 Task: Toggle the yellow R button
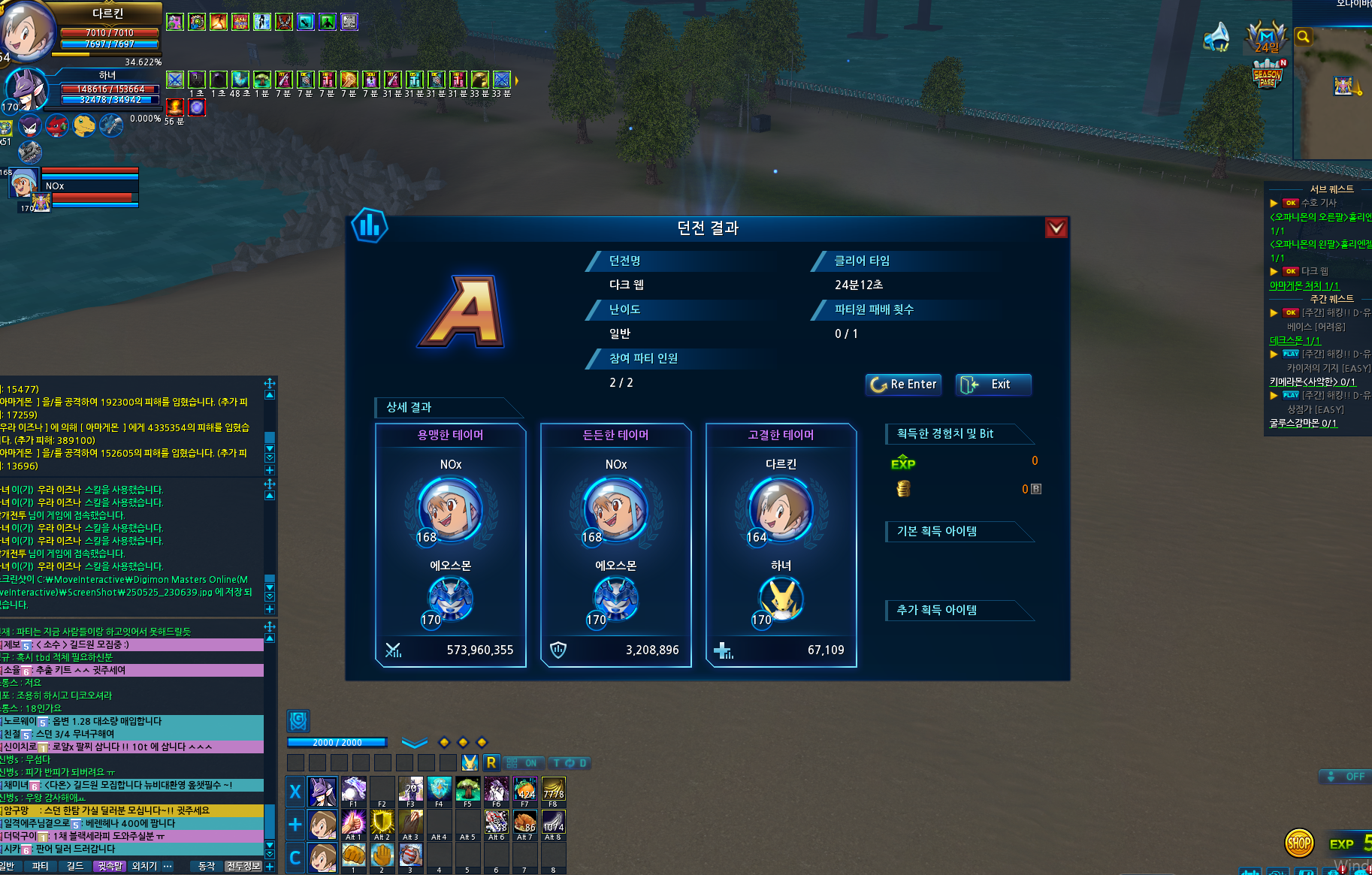[x=491, y=763]
